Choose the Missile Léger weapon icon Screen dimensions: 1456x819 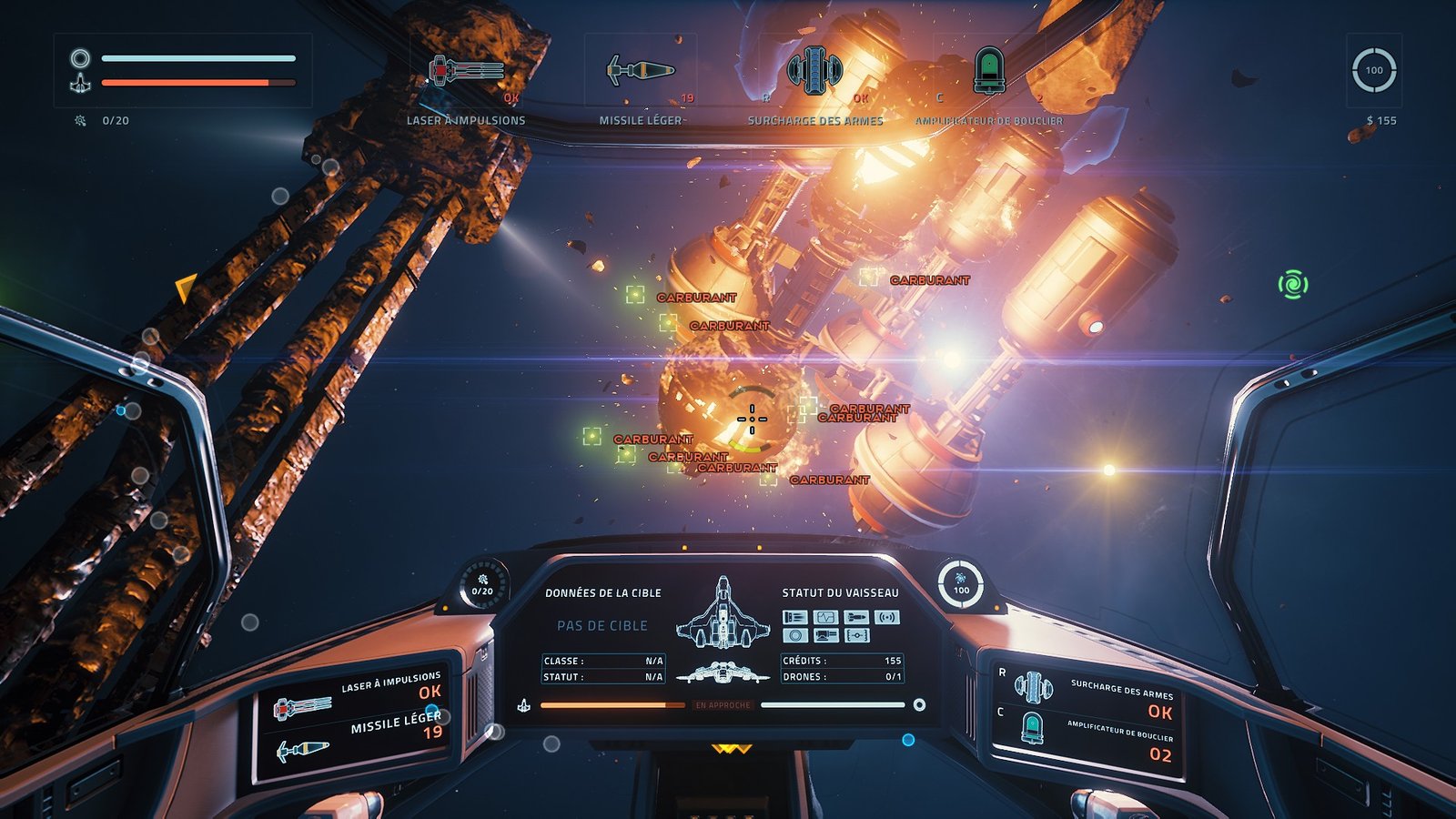(x=640, y=70)
